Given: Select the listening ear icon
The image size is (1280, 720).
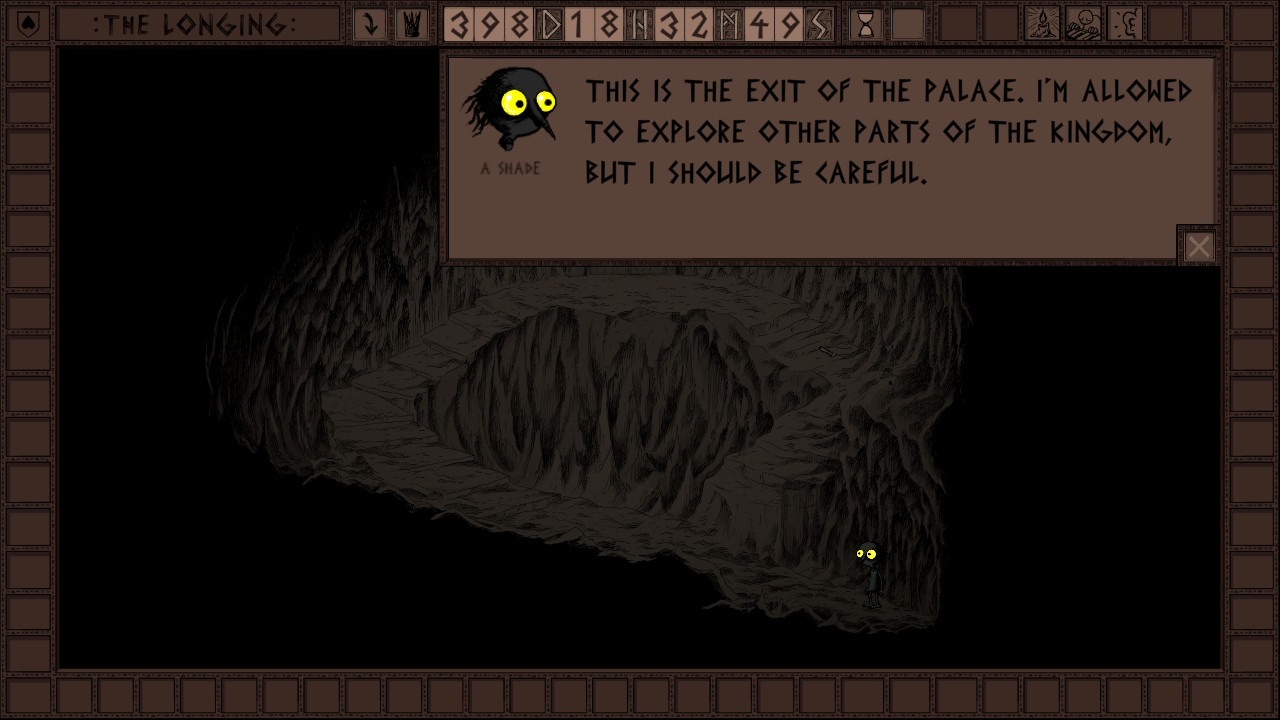Looking at the screenshot, I should [1126, 24].
